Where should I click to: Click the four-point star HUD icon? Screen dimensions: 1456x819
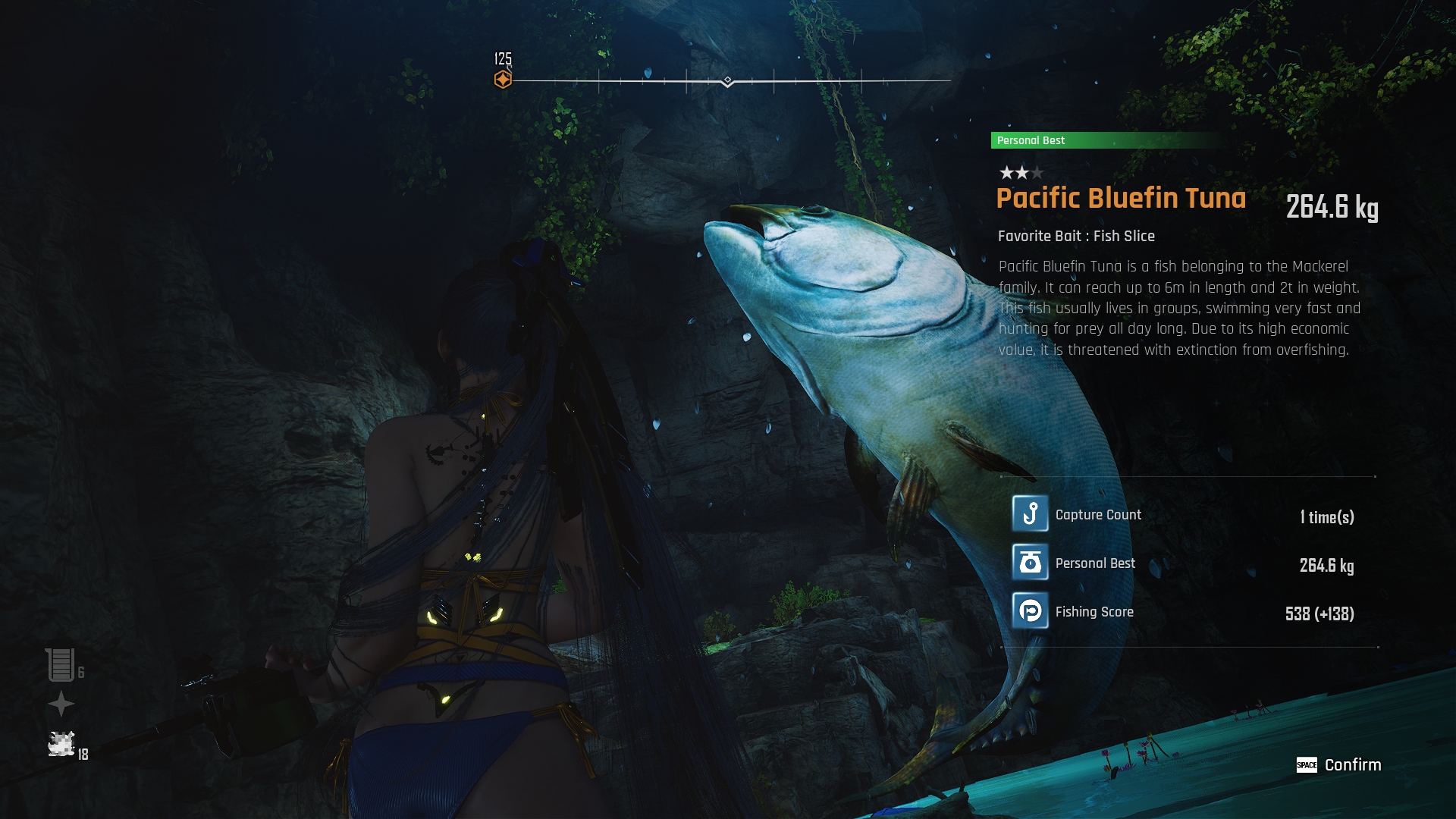(x=61, y=704)
